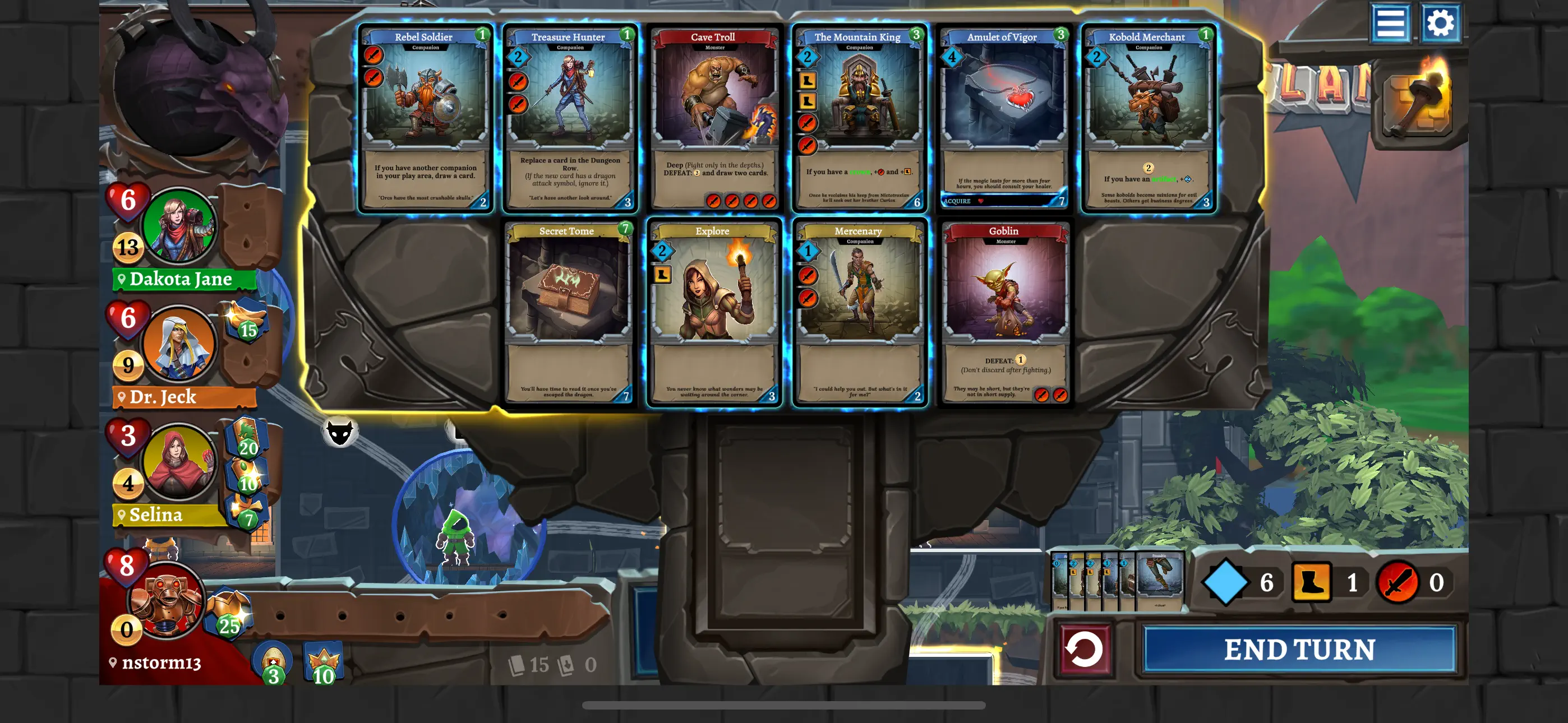Acquire the Mercenary card from the Dungeon Row
The width and height of the screenshot is (1568, 723).
click(x=860, y=313)
